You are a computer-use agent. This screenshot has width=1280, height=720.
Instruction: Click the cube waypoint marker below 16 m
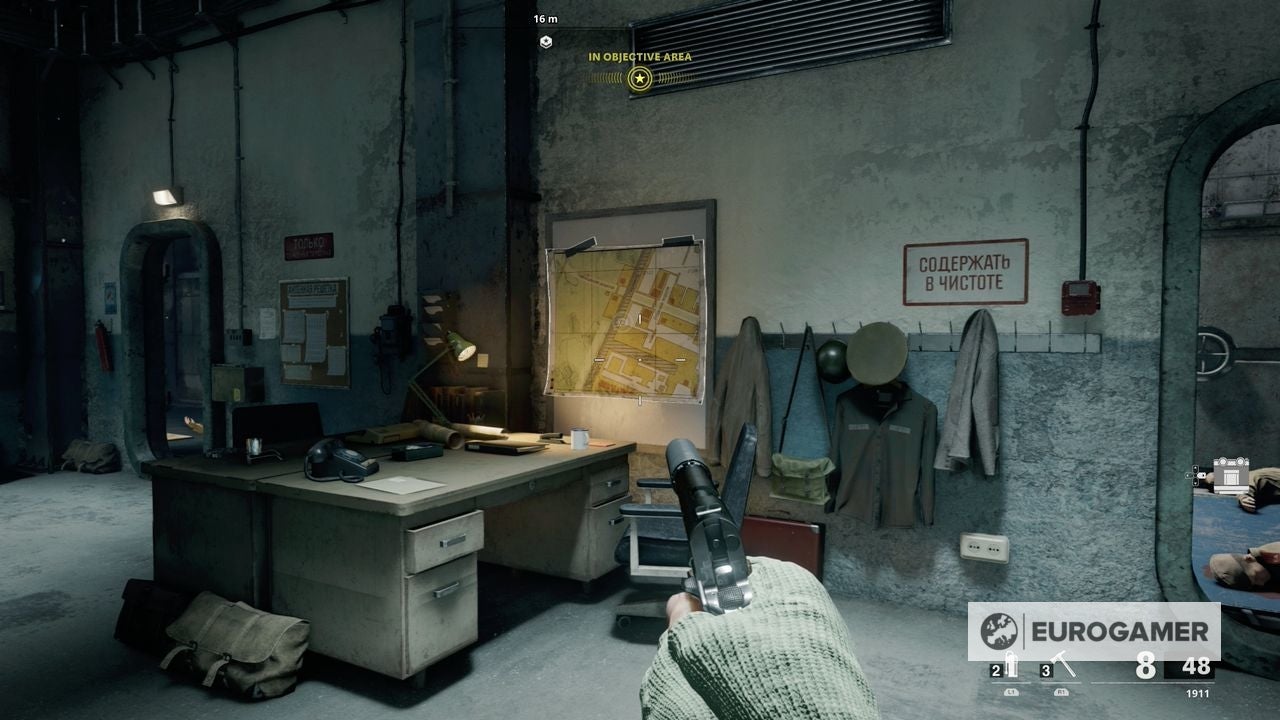click(544, 40)
